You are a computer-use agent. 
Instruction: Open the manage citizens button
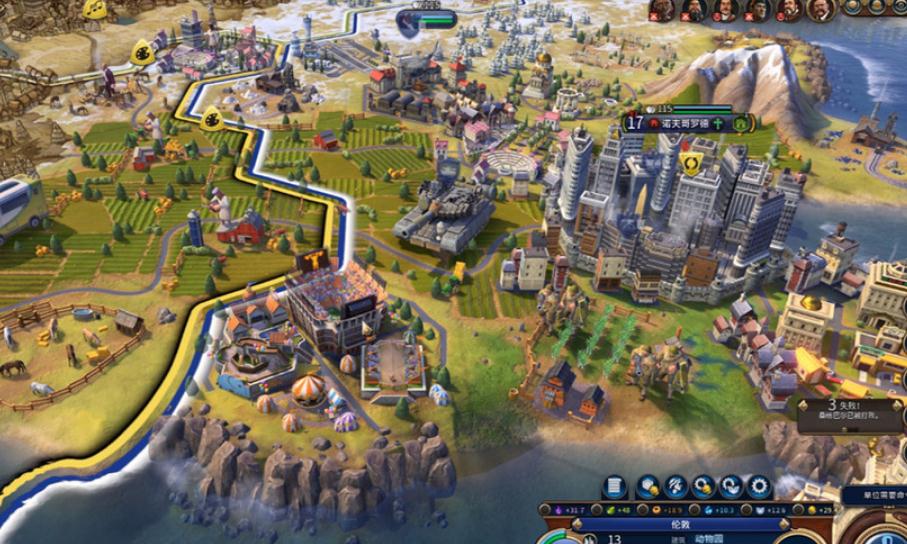coord(674,487)
